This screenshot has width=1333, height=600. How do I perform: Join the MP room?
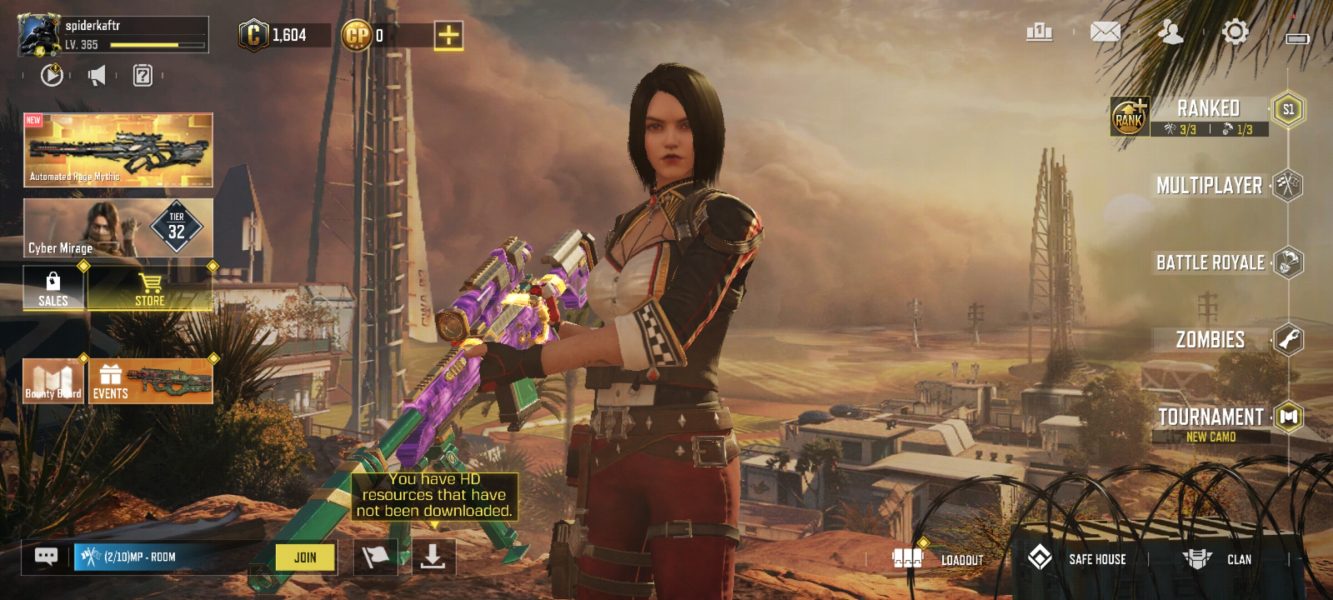pyautogui.click(x=305, y=557)
